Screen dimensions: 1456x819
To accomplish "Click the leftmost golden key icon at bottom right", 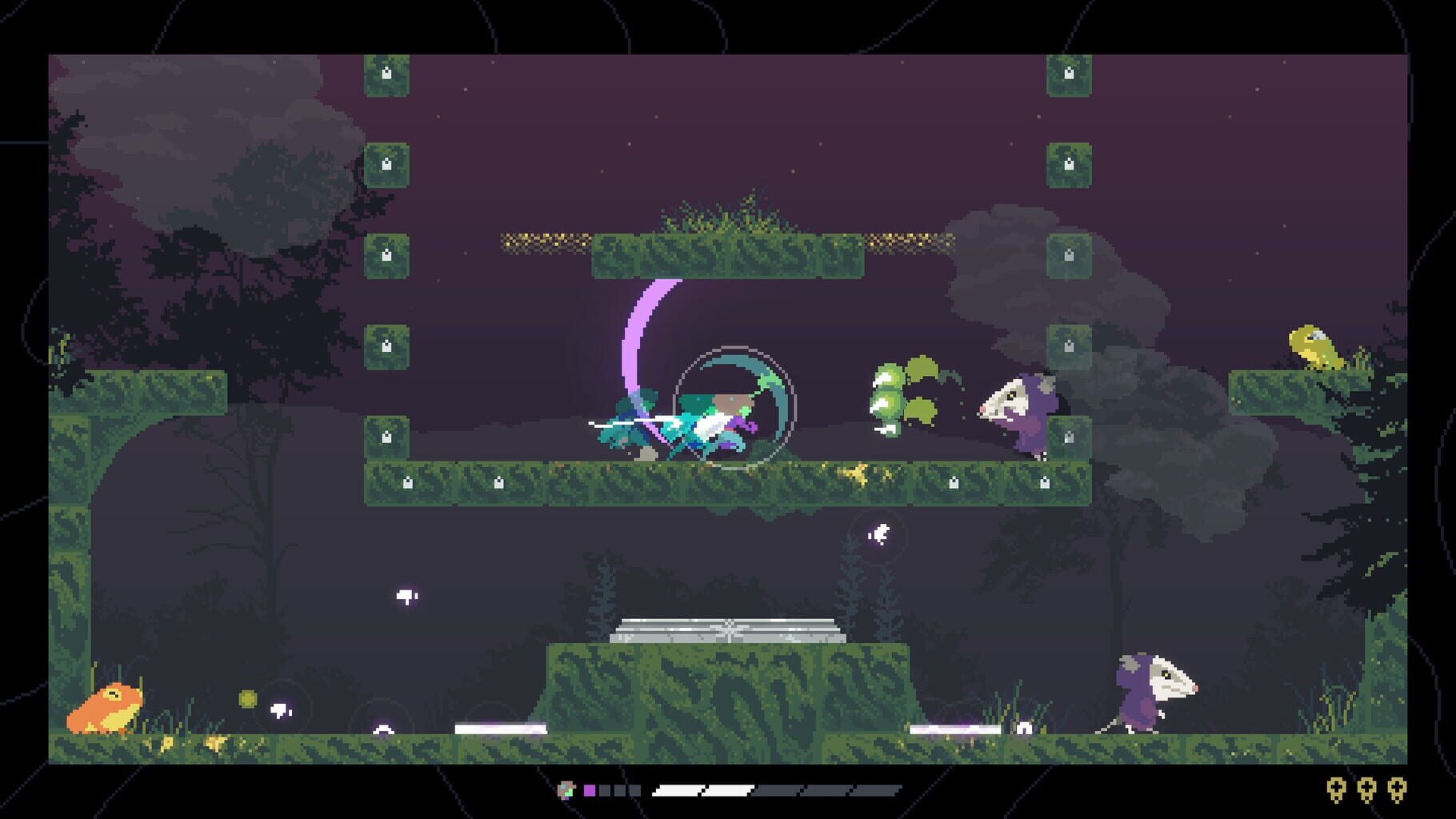I will tap(1336, 789).
